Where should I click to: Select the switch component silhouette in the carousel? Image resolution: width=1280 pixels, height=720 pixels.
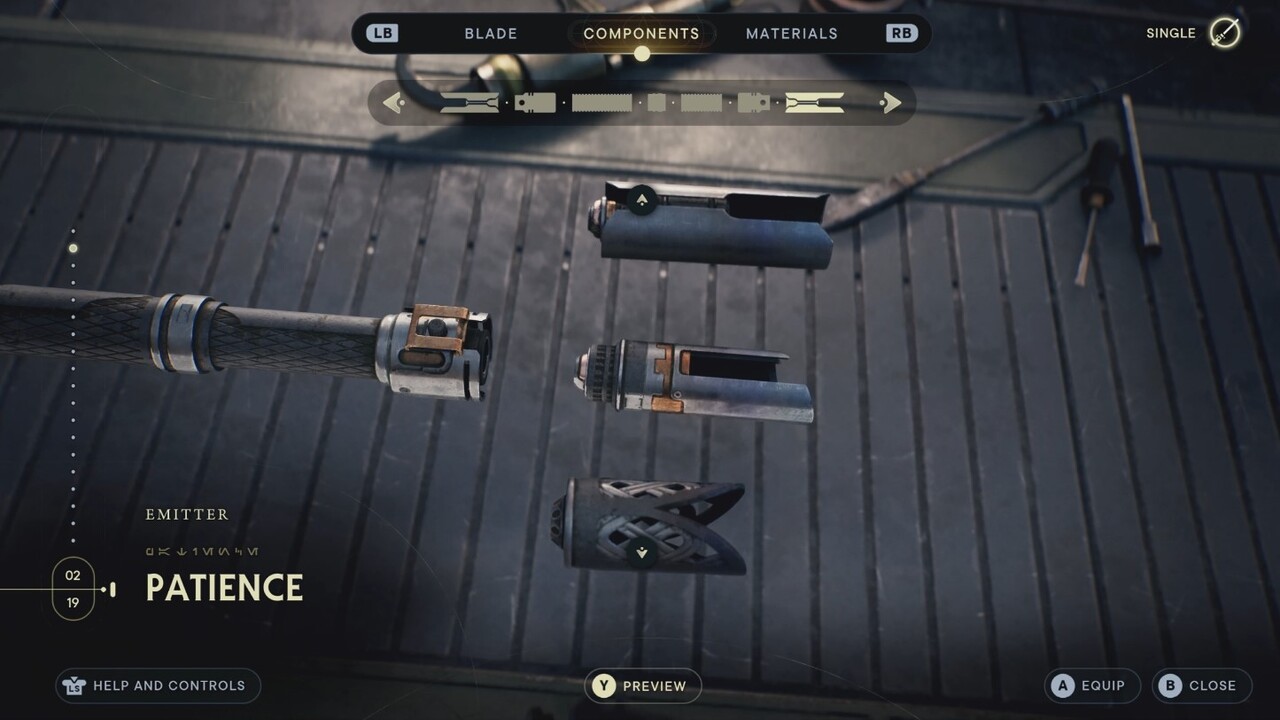pos(534,101)
